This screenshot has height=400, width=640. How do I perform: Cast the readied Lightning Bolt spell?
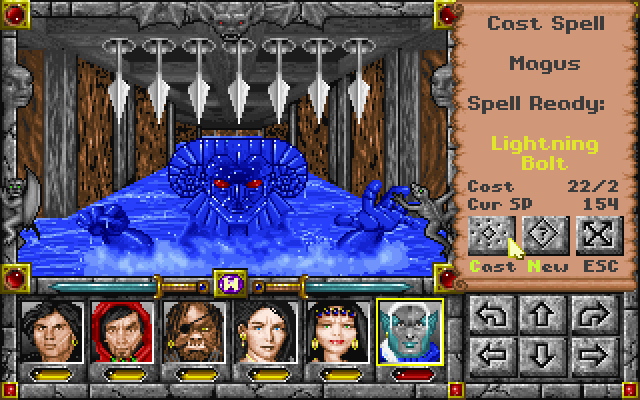point(490,235)
